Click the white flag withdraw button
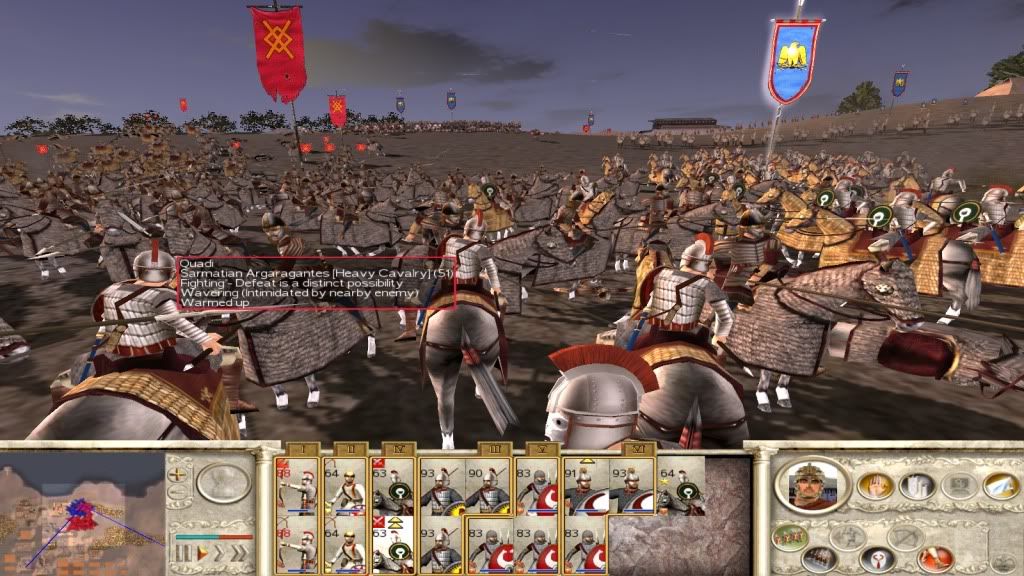 pos(999,486)
